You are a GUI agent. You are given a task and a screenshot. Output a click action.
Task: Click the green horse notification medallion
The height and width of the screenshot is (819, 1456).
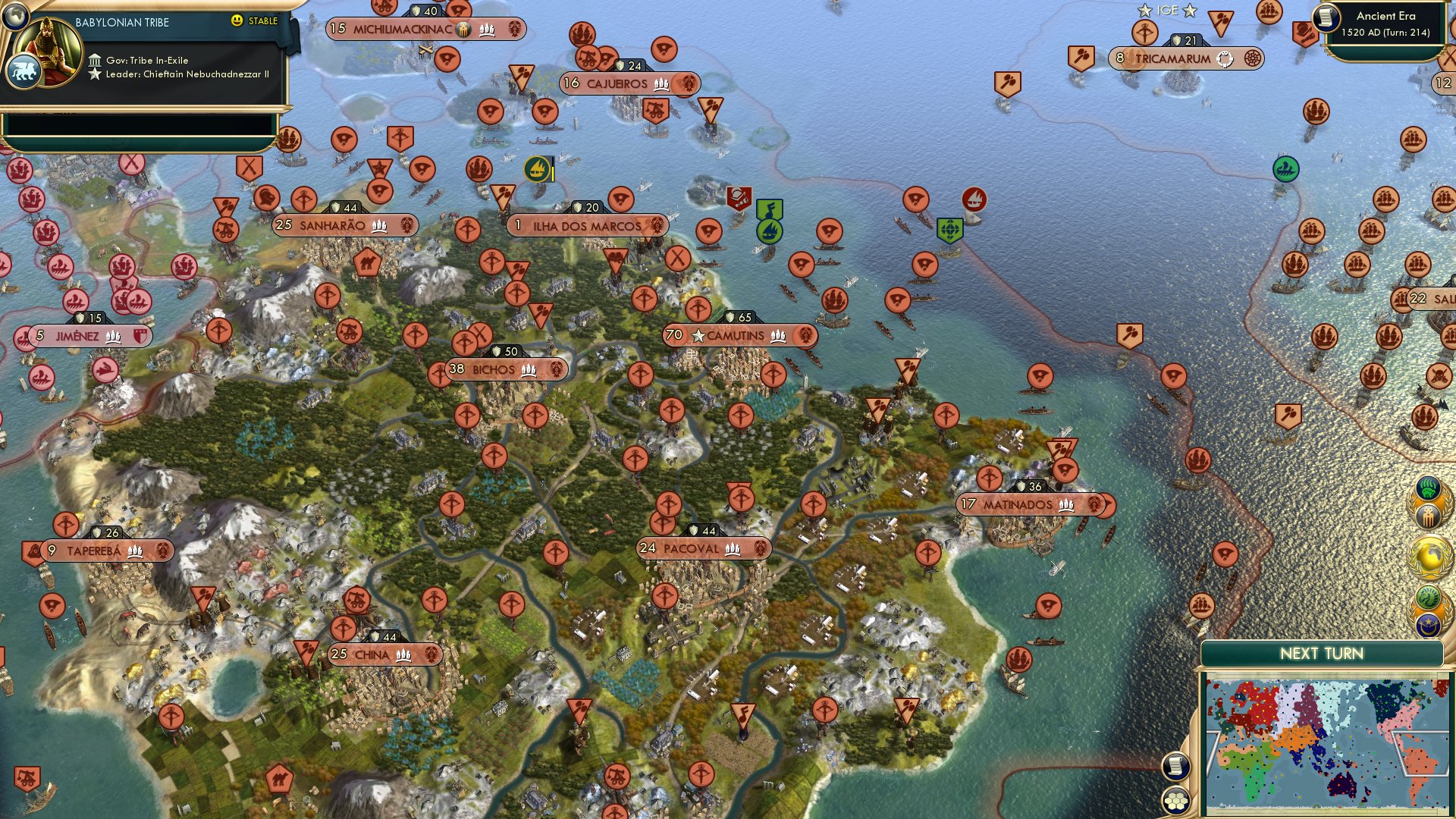click(x=1427, y=597)
